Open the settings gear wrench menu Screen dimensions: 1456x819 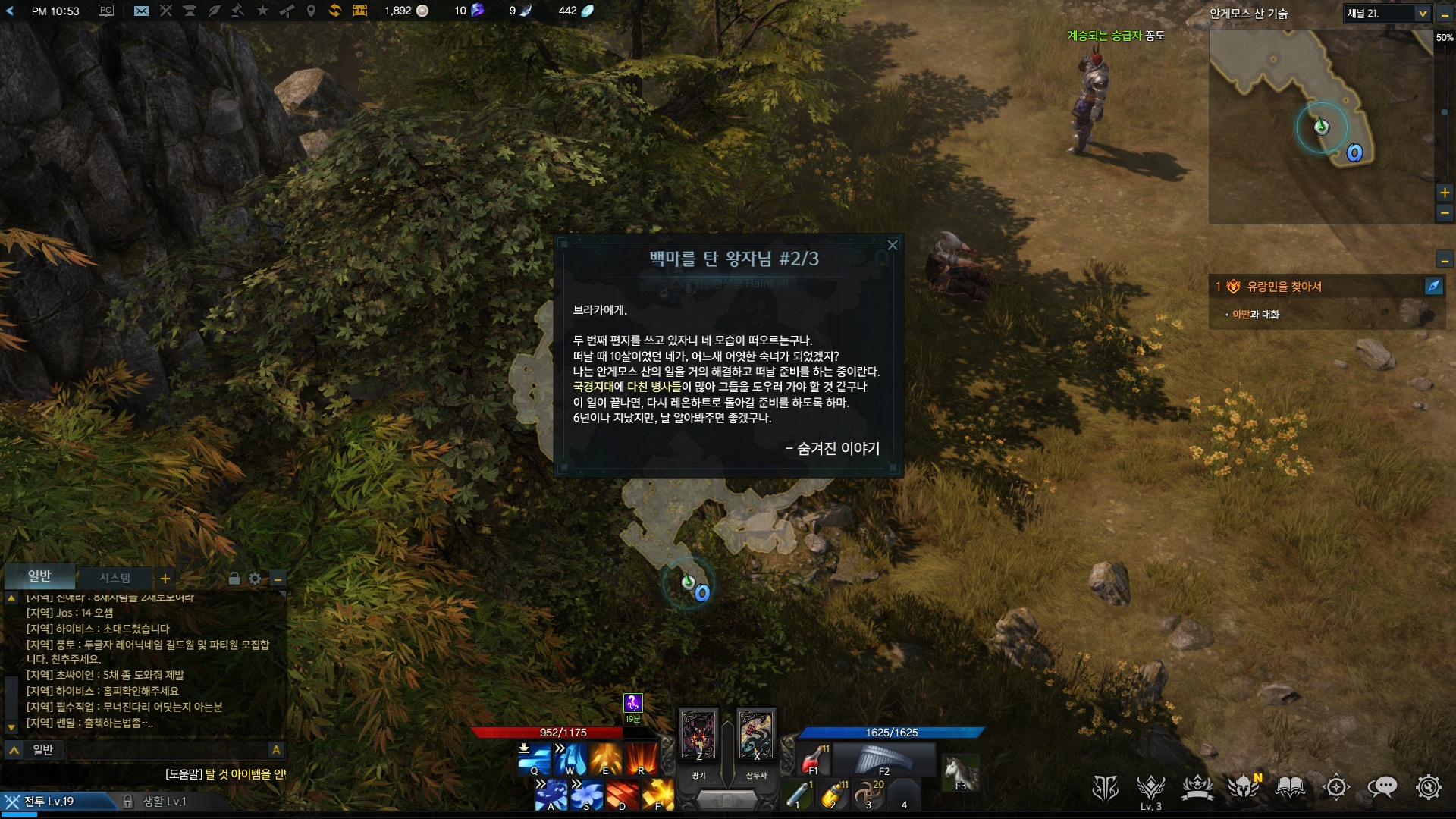click(1428, 788)
